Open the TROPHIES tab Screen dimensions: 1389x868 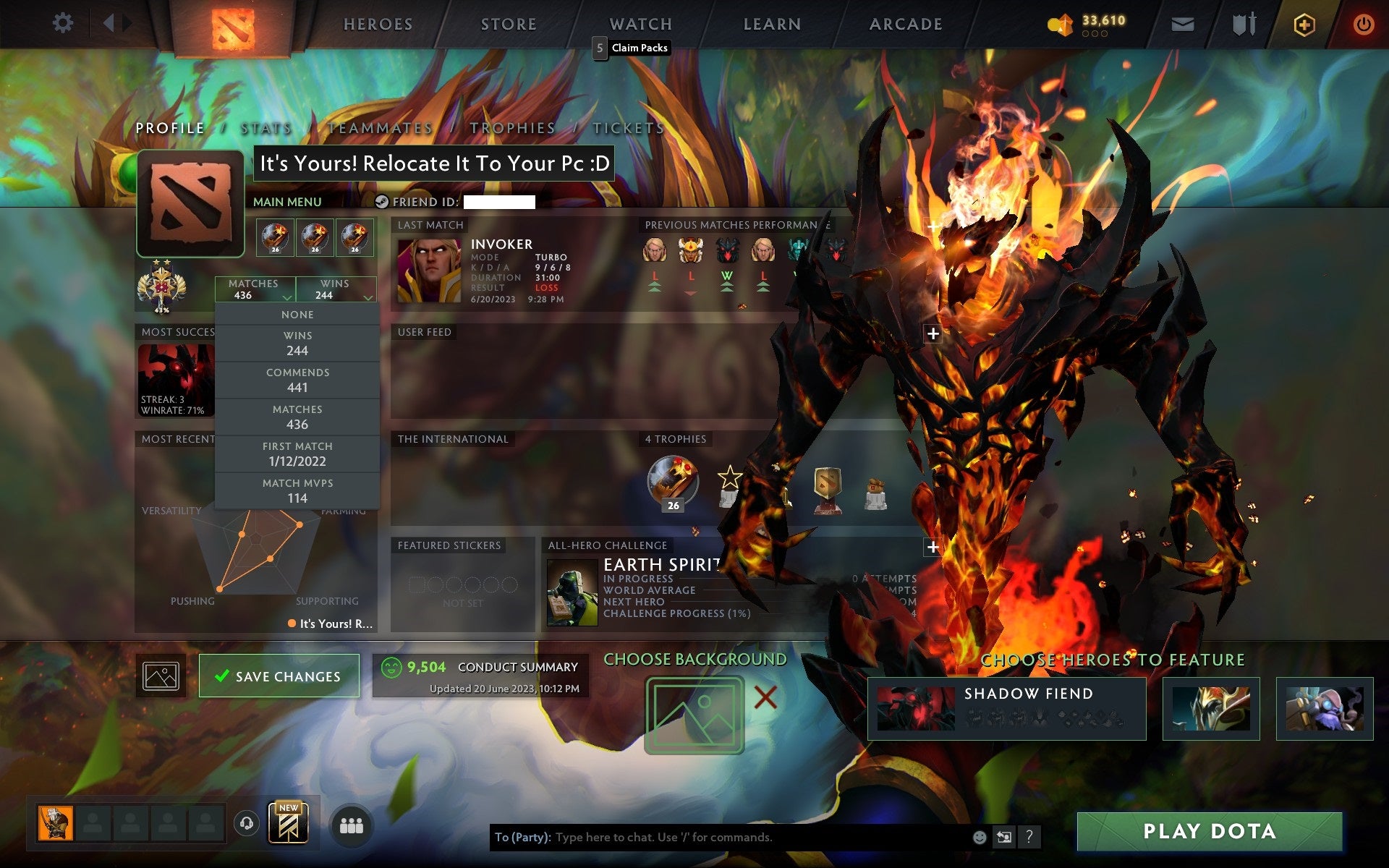[x=511, y=127]
